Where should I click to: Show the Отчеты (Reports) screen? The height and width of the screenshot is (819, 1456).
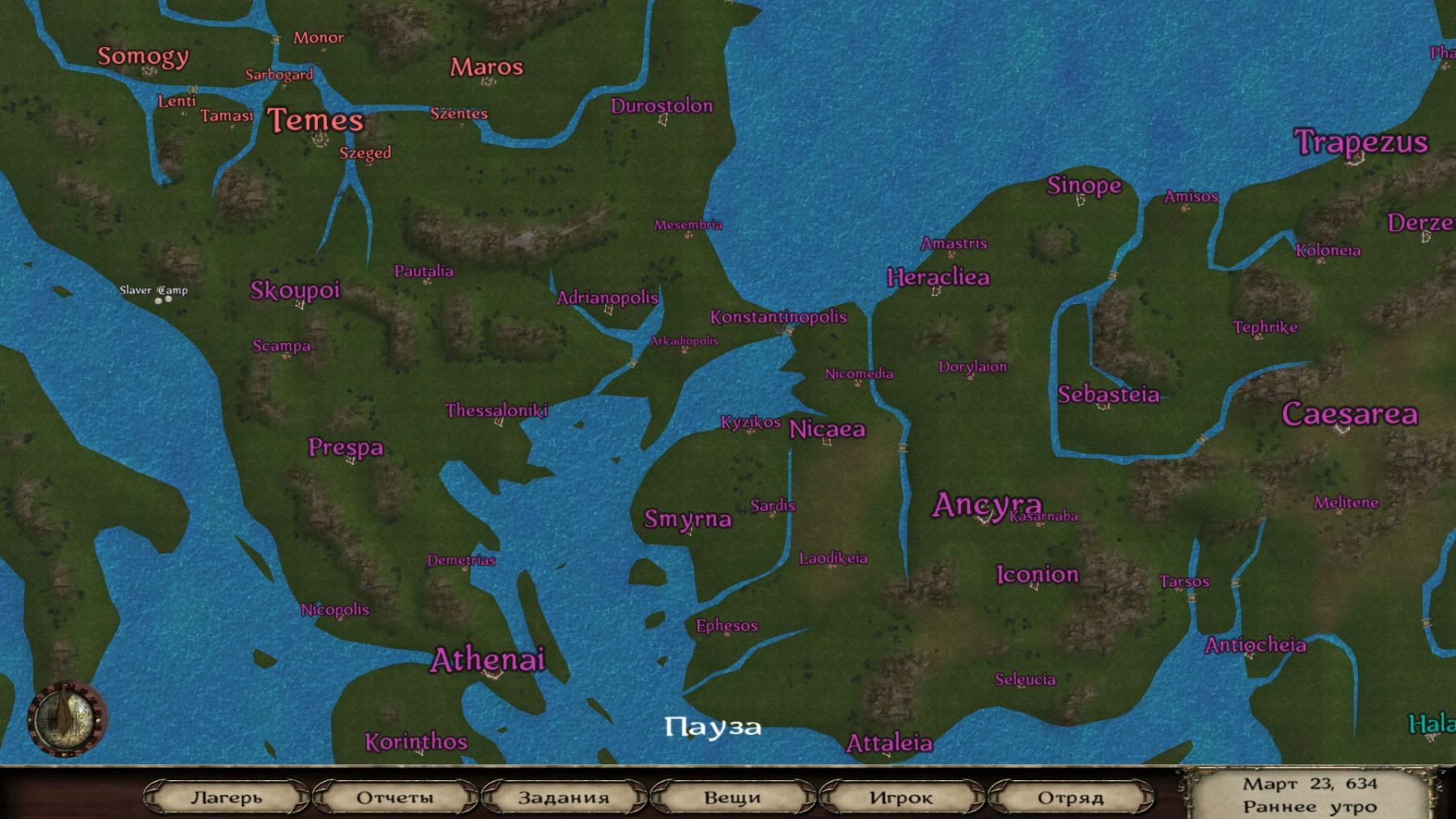point(395,797)
